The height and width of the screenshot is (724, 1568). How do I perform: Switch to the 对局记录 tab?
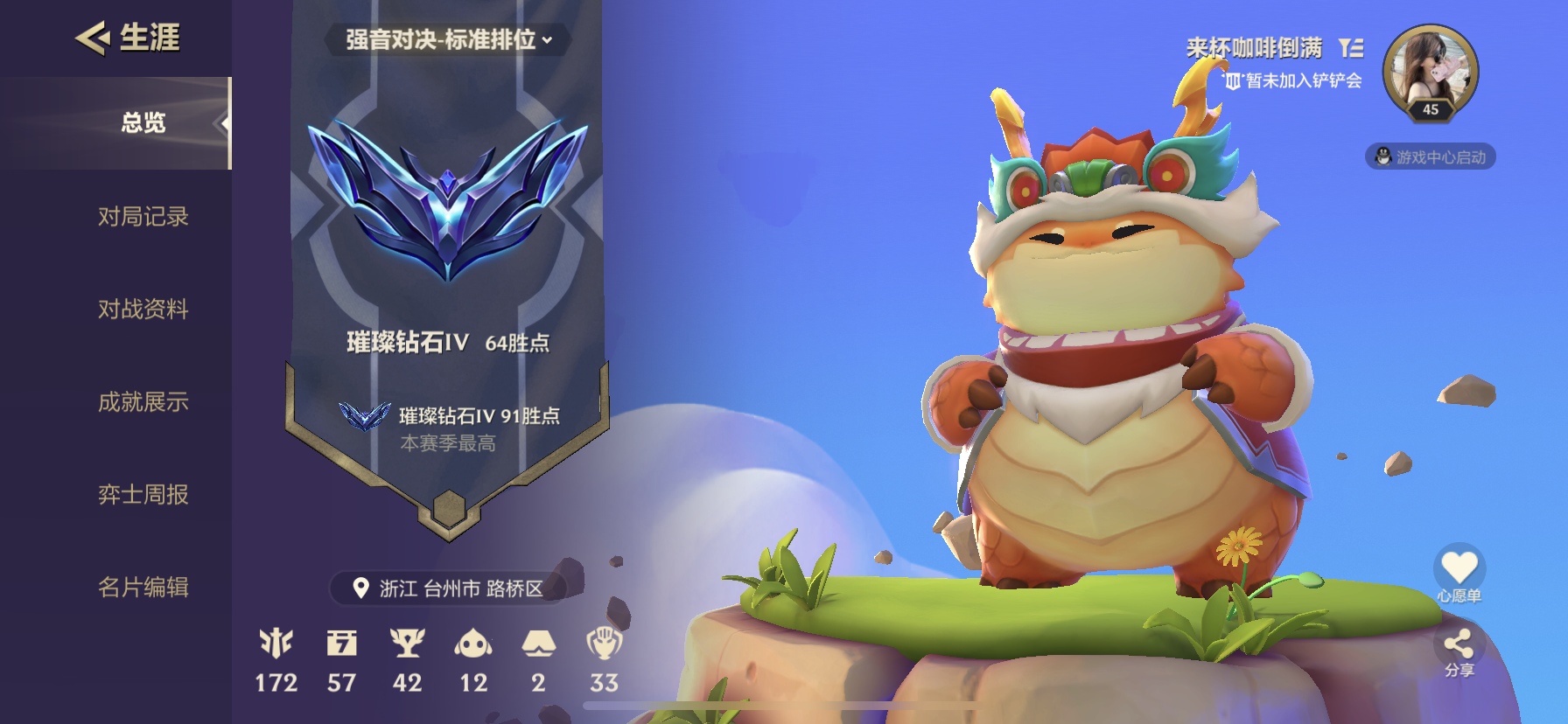point(144,217)
